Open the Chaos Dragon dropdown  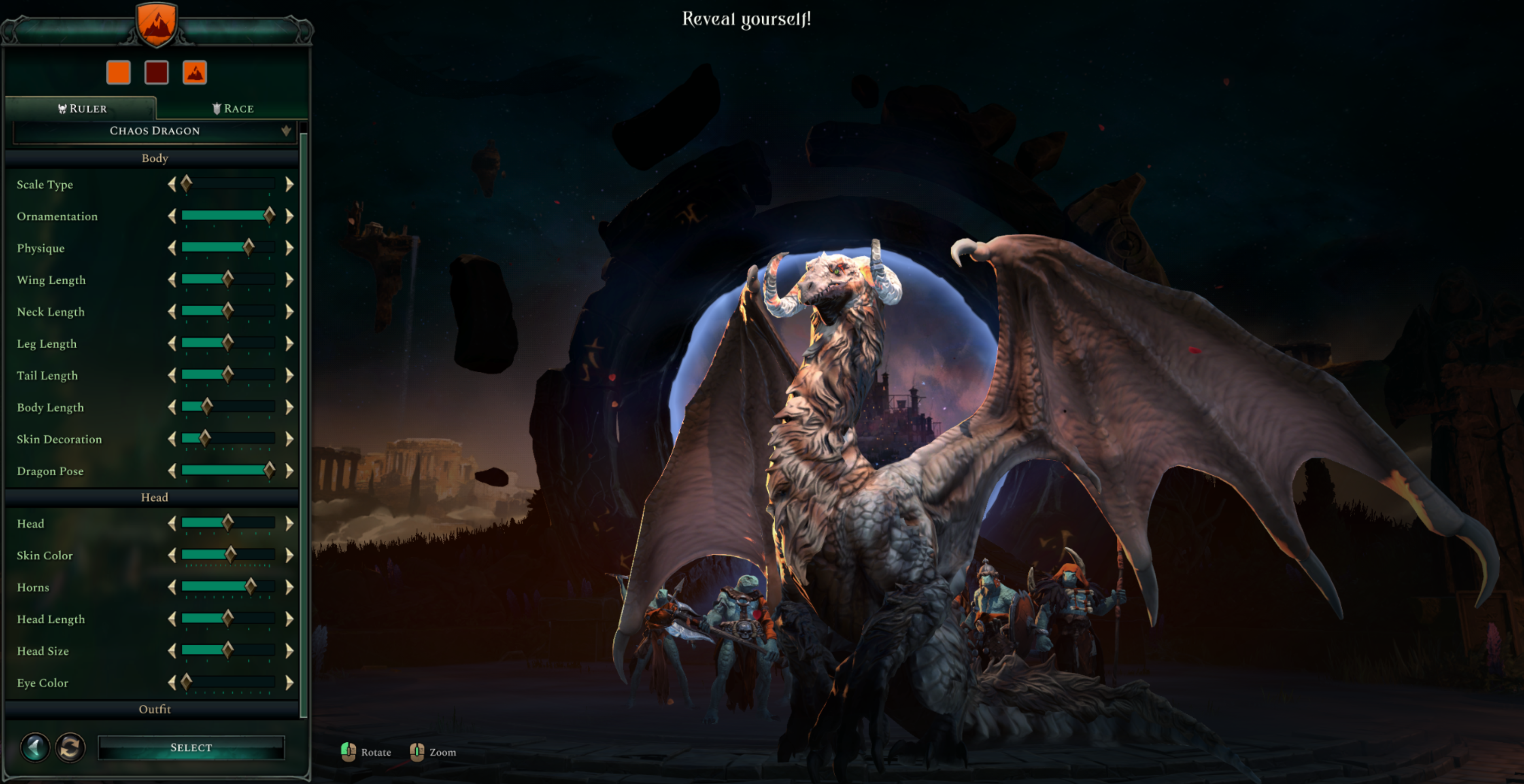coord(154,131)
